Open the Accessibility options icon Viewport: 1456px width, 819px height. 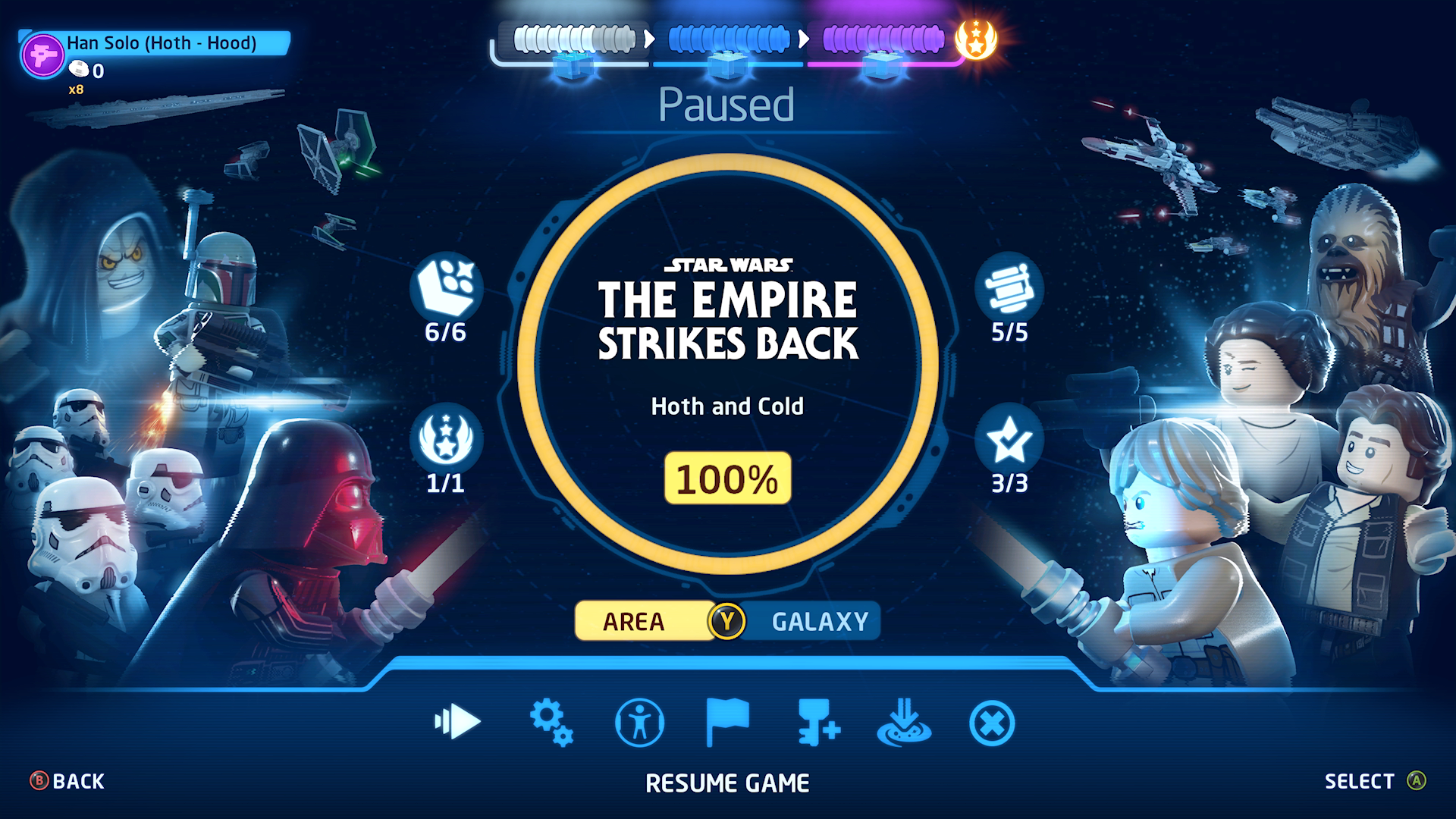click(641, 723)
